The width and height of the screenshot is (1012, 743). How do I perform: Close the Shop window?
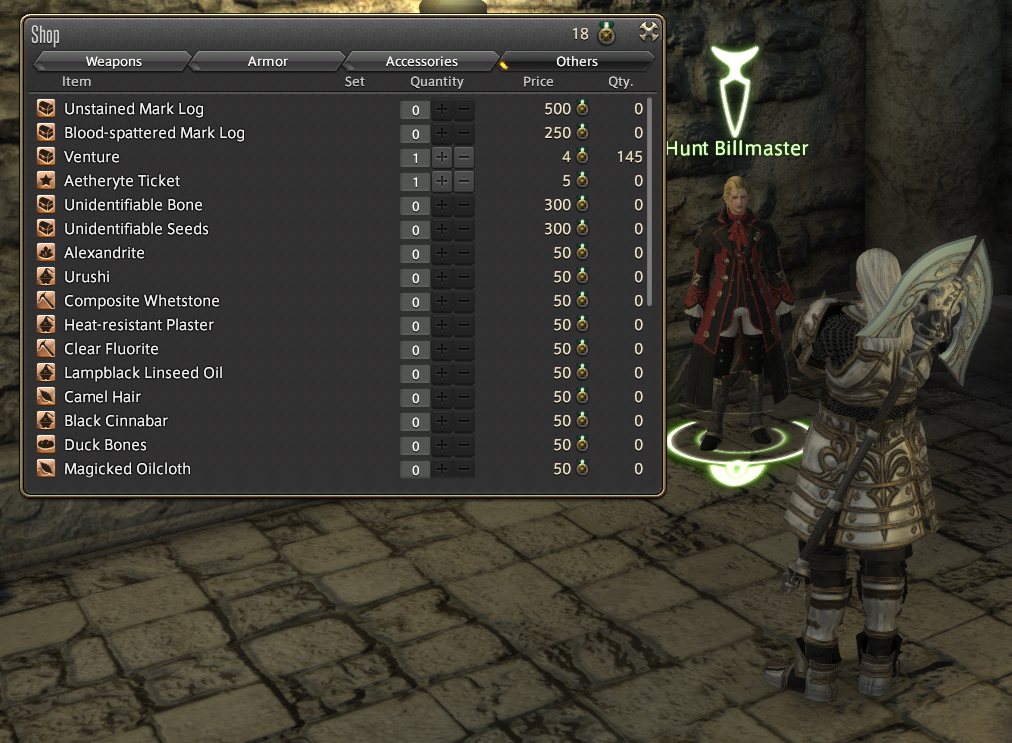tap(649, 33)
